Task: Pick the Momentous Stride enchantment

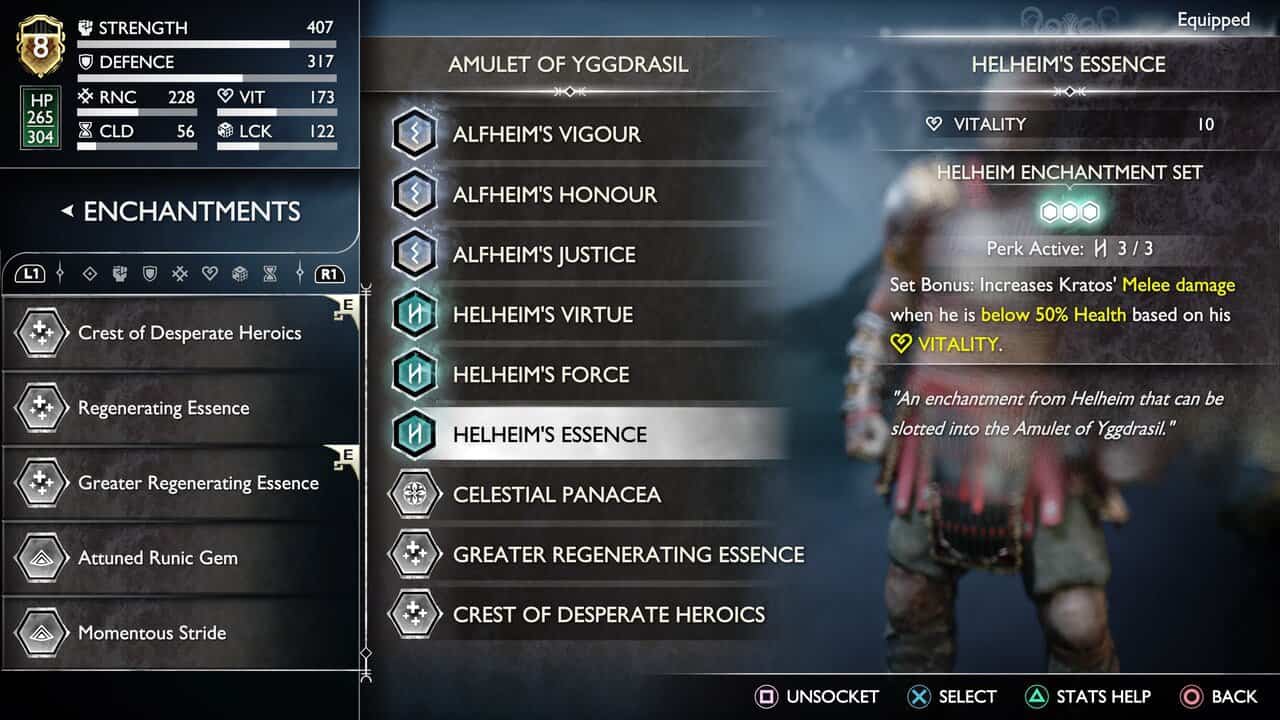Action: pos(152,633)
